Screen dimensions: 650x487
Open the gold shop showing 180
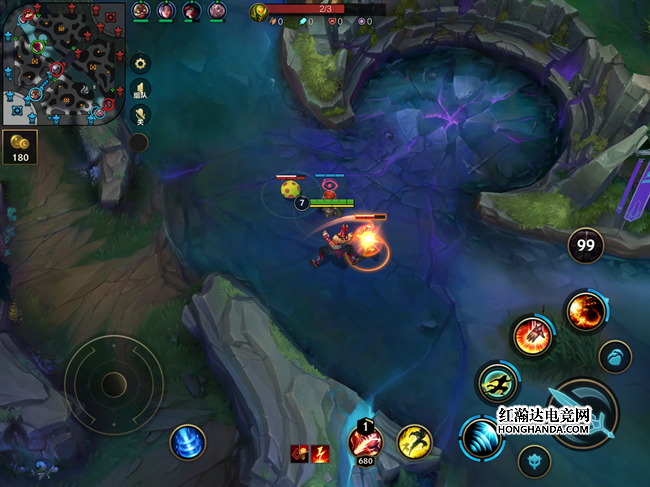[x=20, y=146]
